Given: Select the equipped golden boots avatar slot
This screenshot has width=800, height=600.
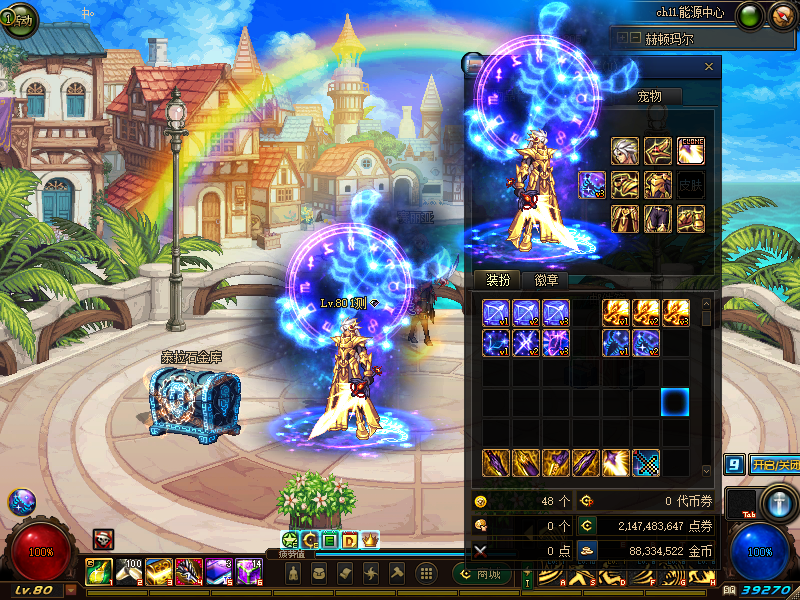Looking at the screenshot, I should click(x=691, y=218).
